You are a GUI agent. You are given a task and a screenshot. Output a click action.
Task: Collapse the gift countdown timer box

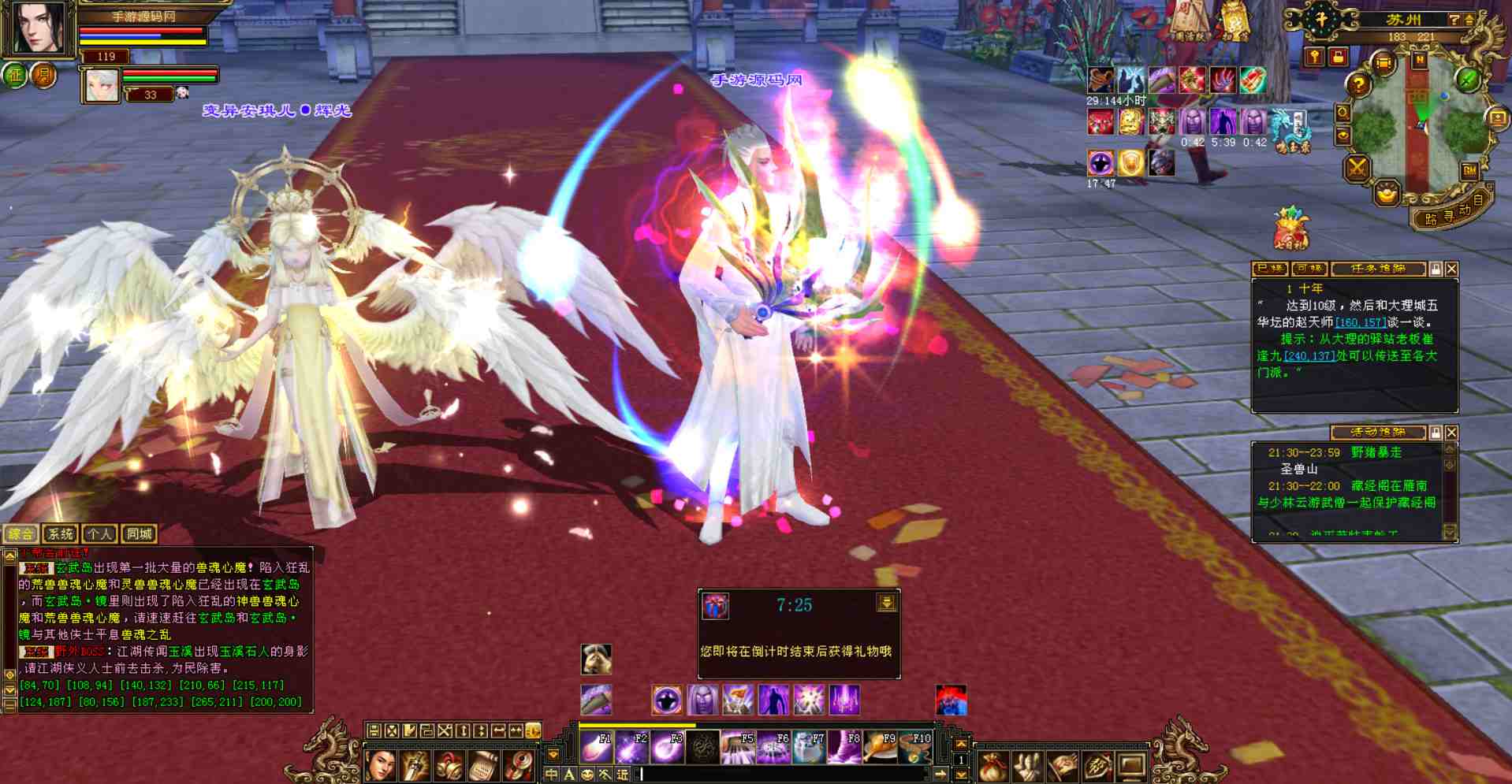(x=886, y=604)
